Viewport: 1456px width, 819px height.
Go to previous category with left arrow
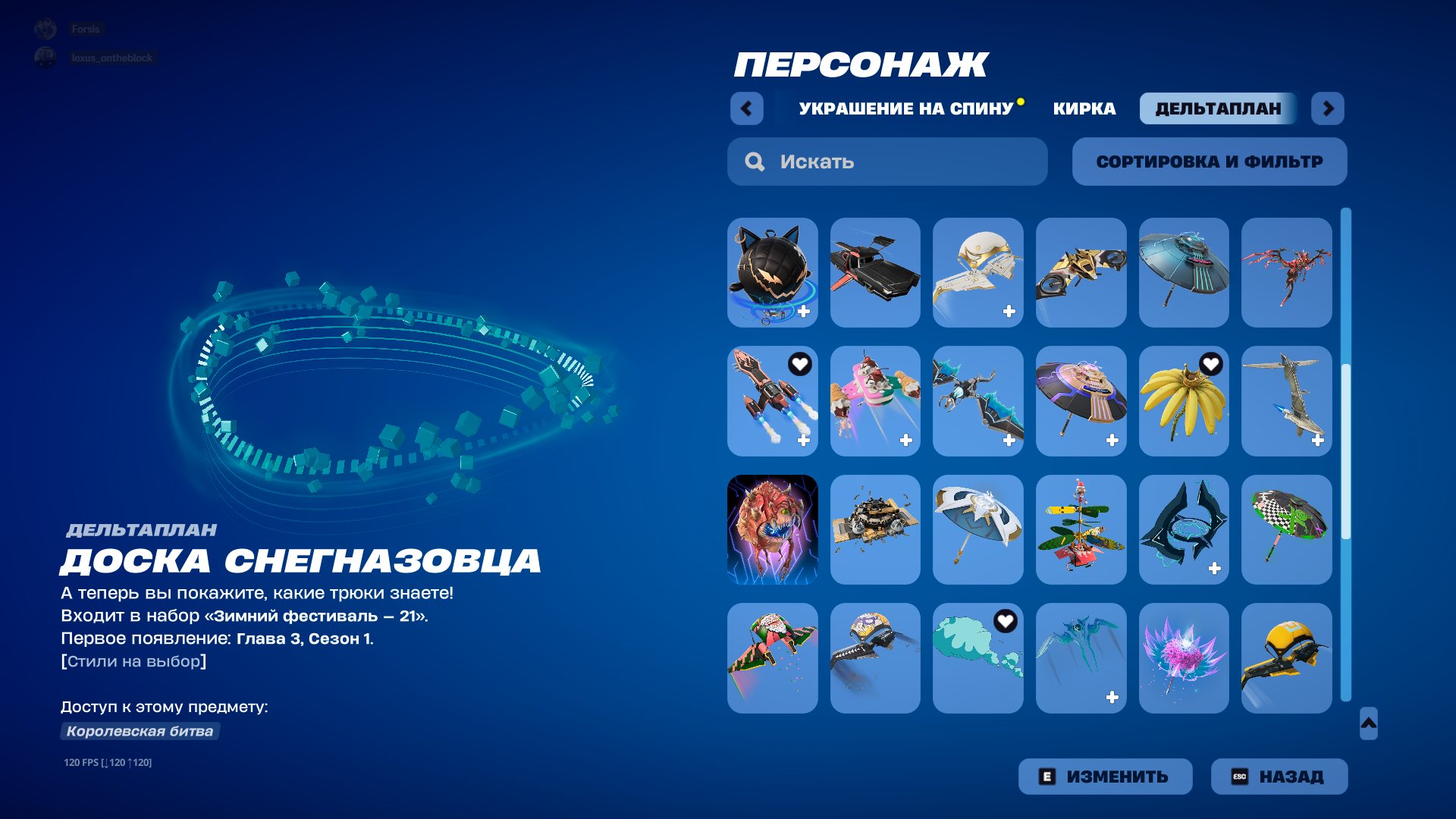(x=747, y=108)
